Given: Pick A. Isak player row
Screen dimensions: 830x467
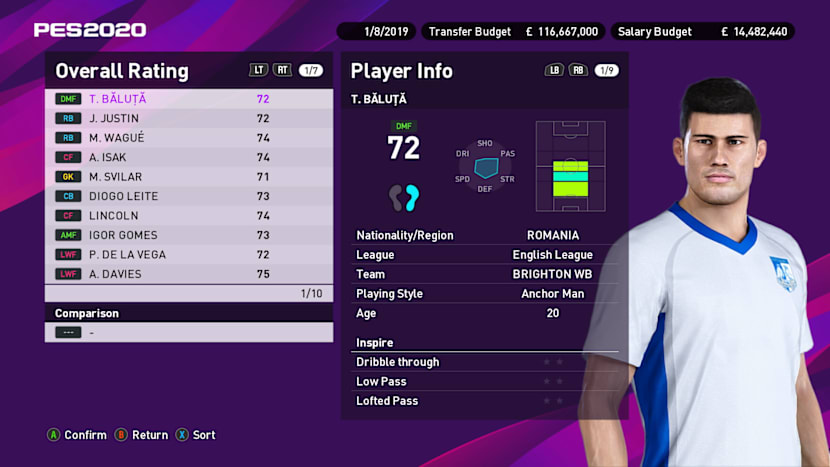Looking at the screenshot, I should [189, 157].
